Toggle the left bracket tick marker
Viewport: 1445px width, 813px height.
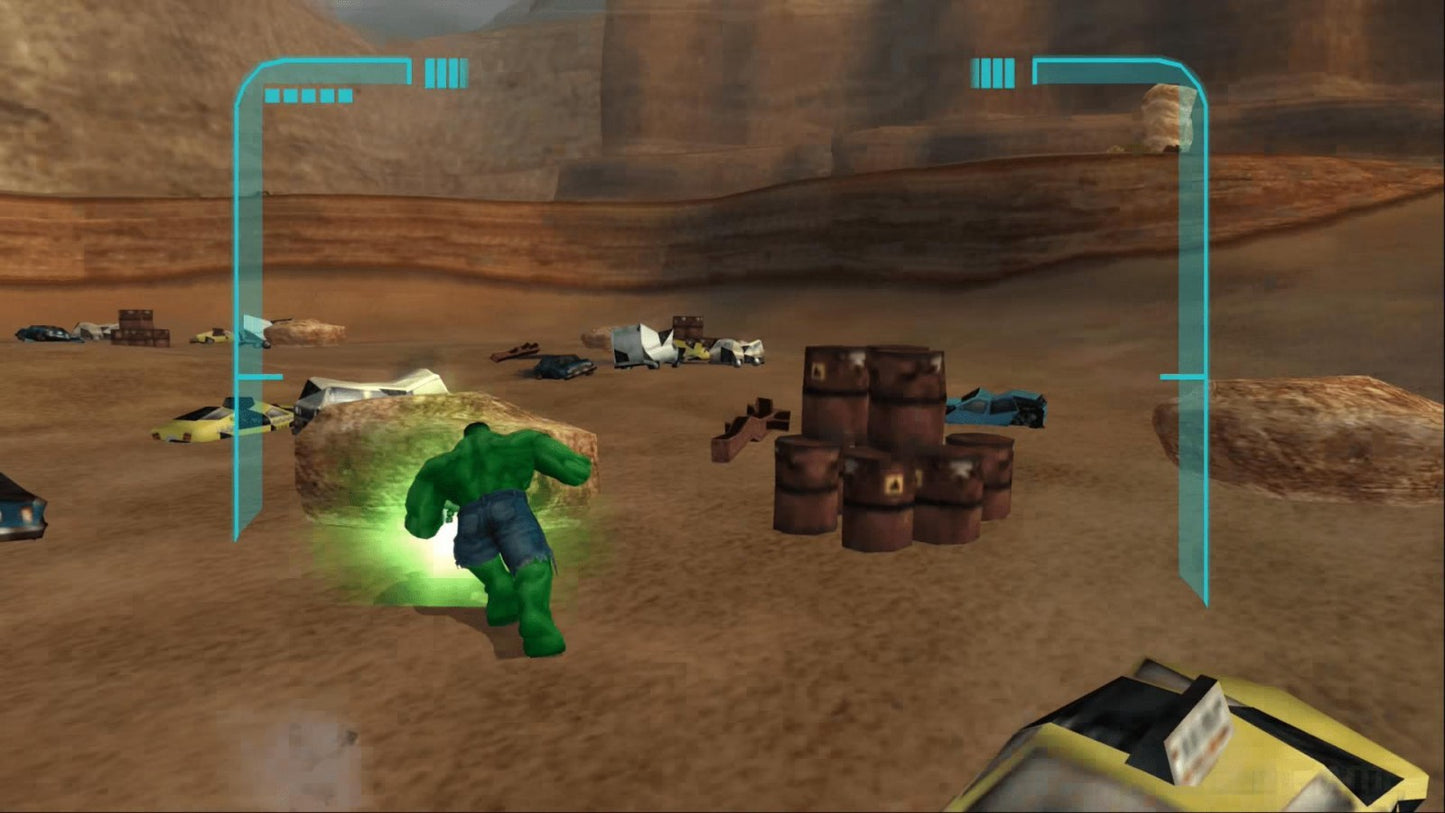click(x=258, y=379)
